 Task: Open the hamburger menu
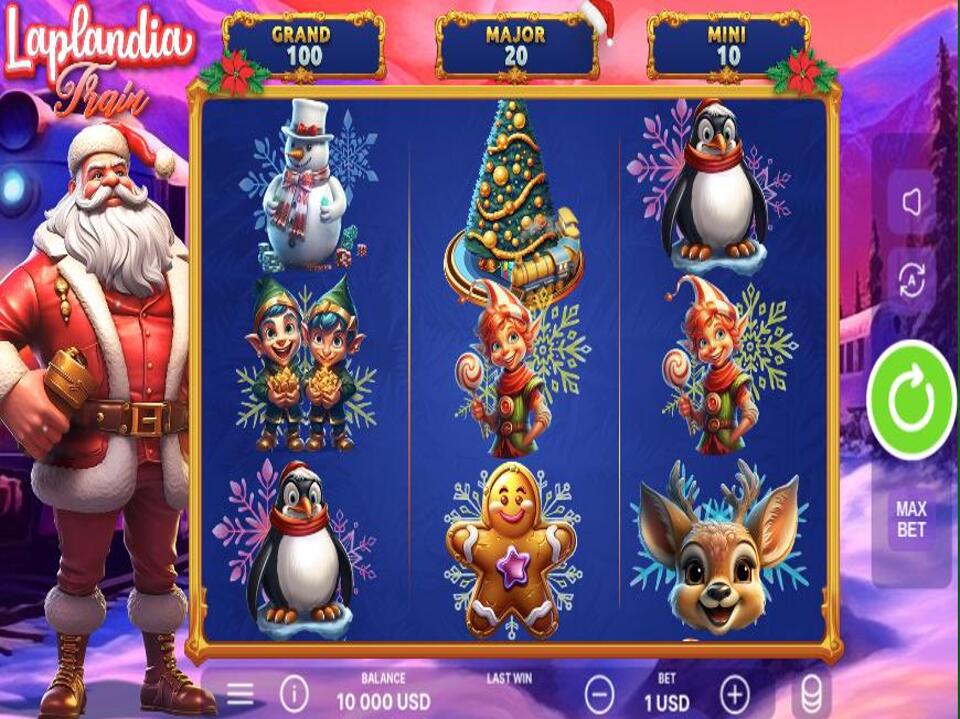pyautogui.click(x=240, y=694)
